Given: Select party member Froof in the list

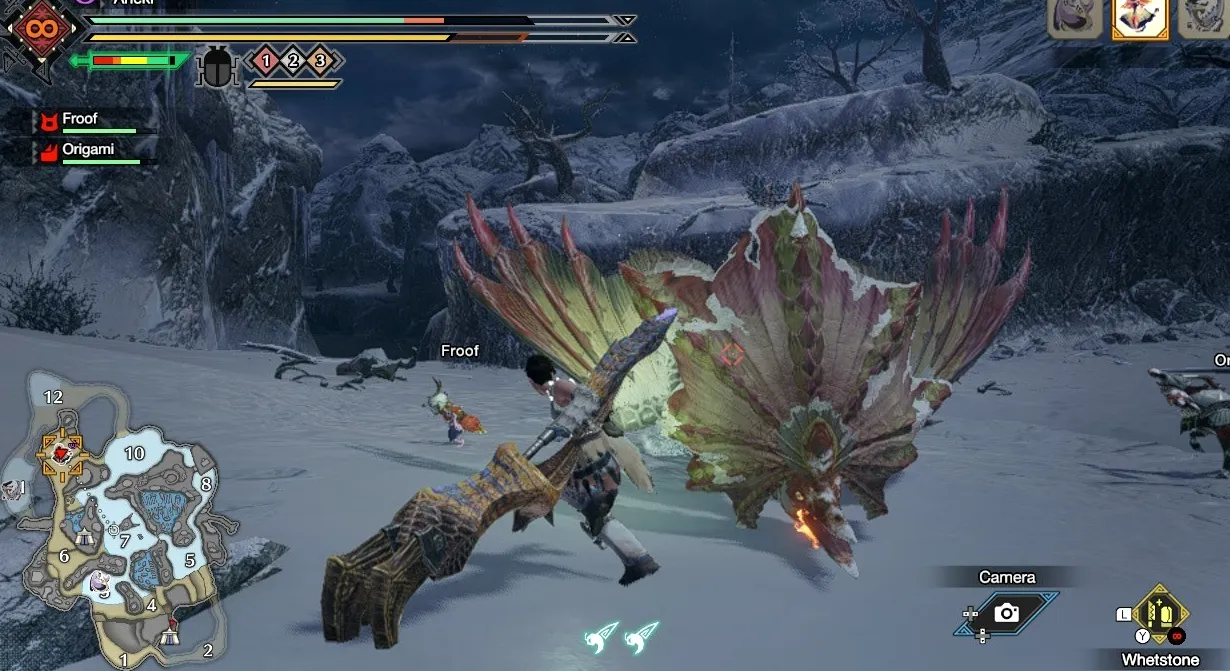Looking at the screenshot, I should pos(80,119).
